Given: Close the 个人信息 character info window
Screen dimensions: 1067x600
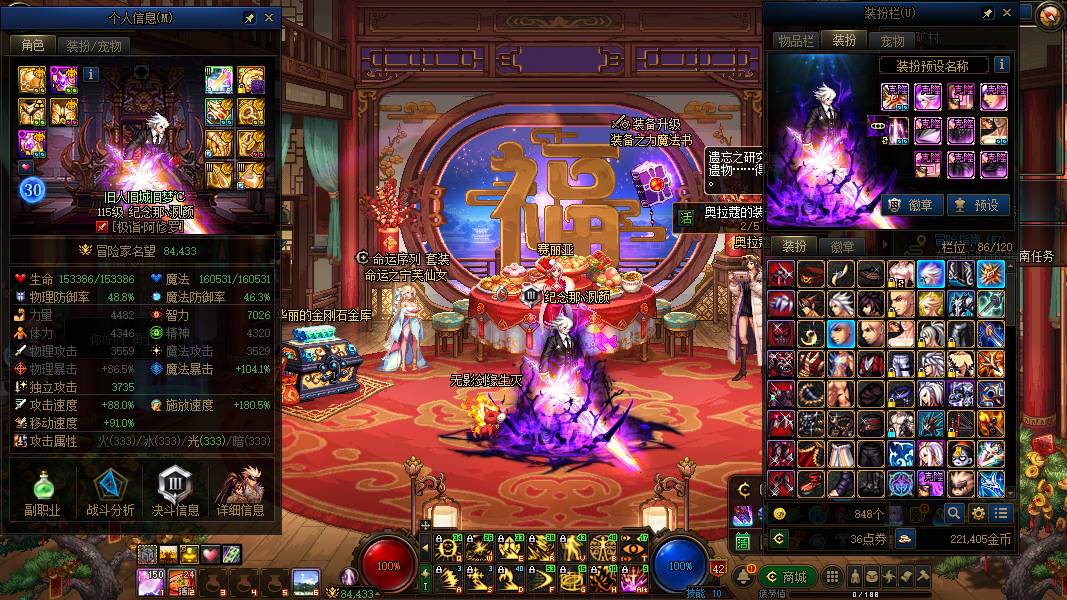Looking at the screenshot, I should tap(269, 18).
